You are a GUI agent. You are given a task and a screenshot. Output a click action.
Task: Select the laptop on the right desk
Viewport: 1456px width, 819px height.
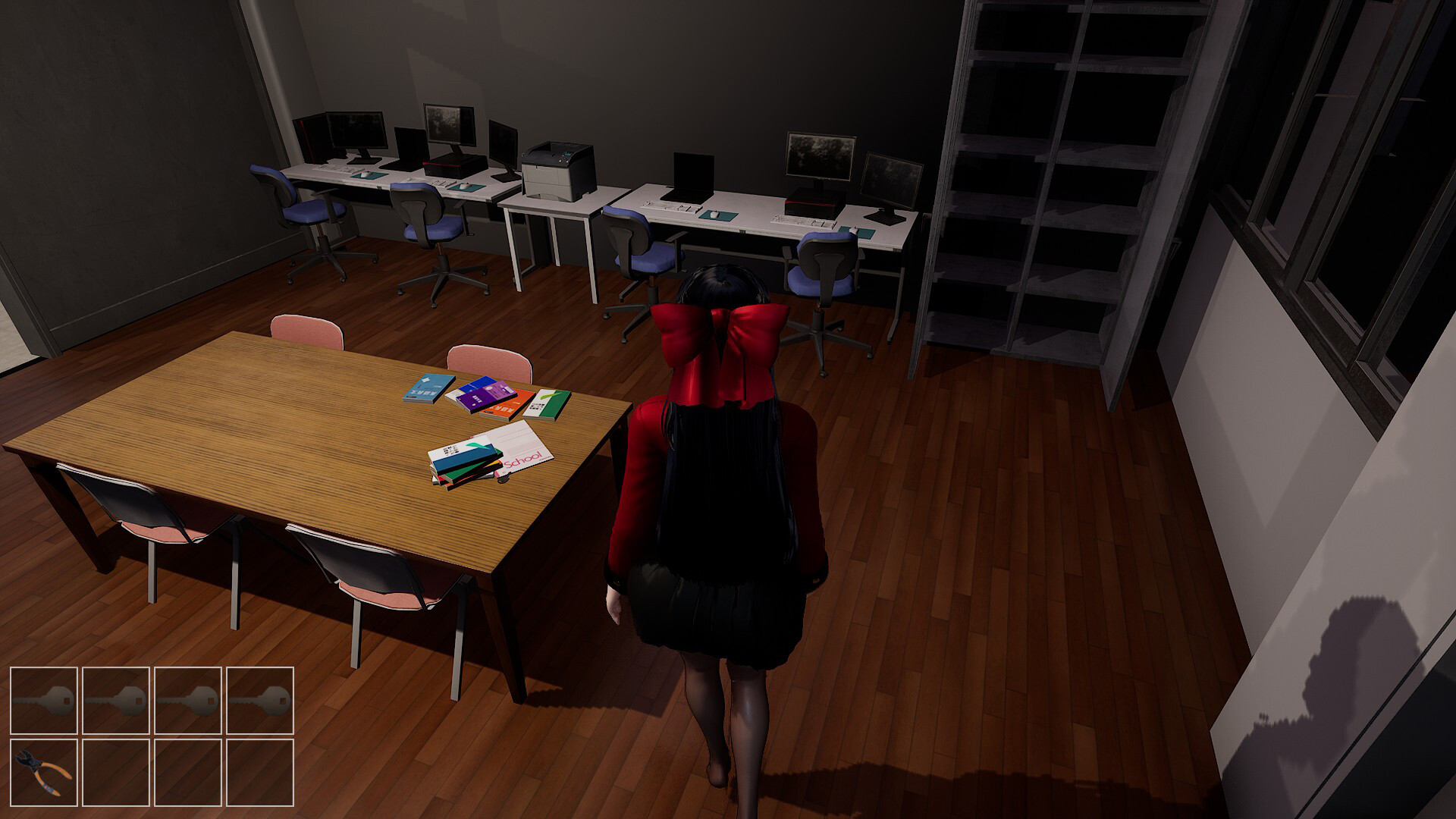[692, 171]
